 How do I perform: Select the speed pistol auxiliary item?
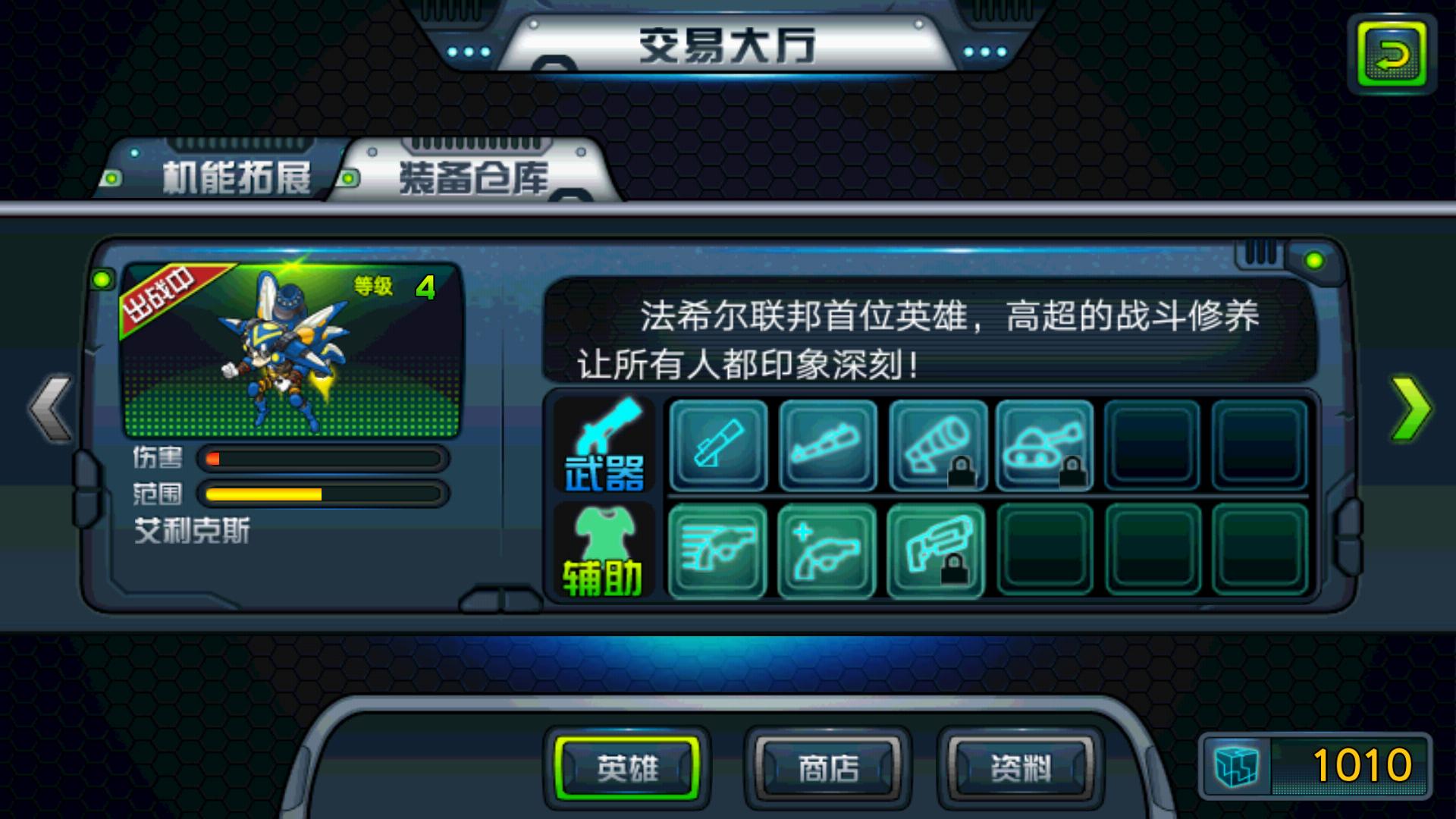point(717,552)
